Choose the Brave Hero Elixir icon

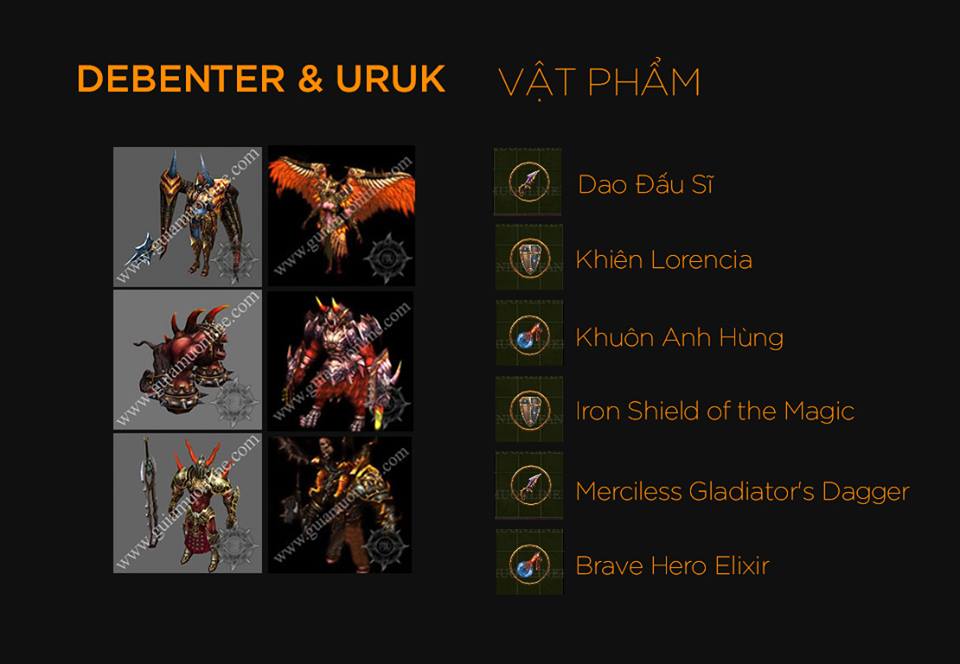528,562
